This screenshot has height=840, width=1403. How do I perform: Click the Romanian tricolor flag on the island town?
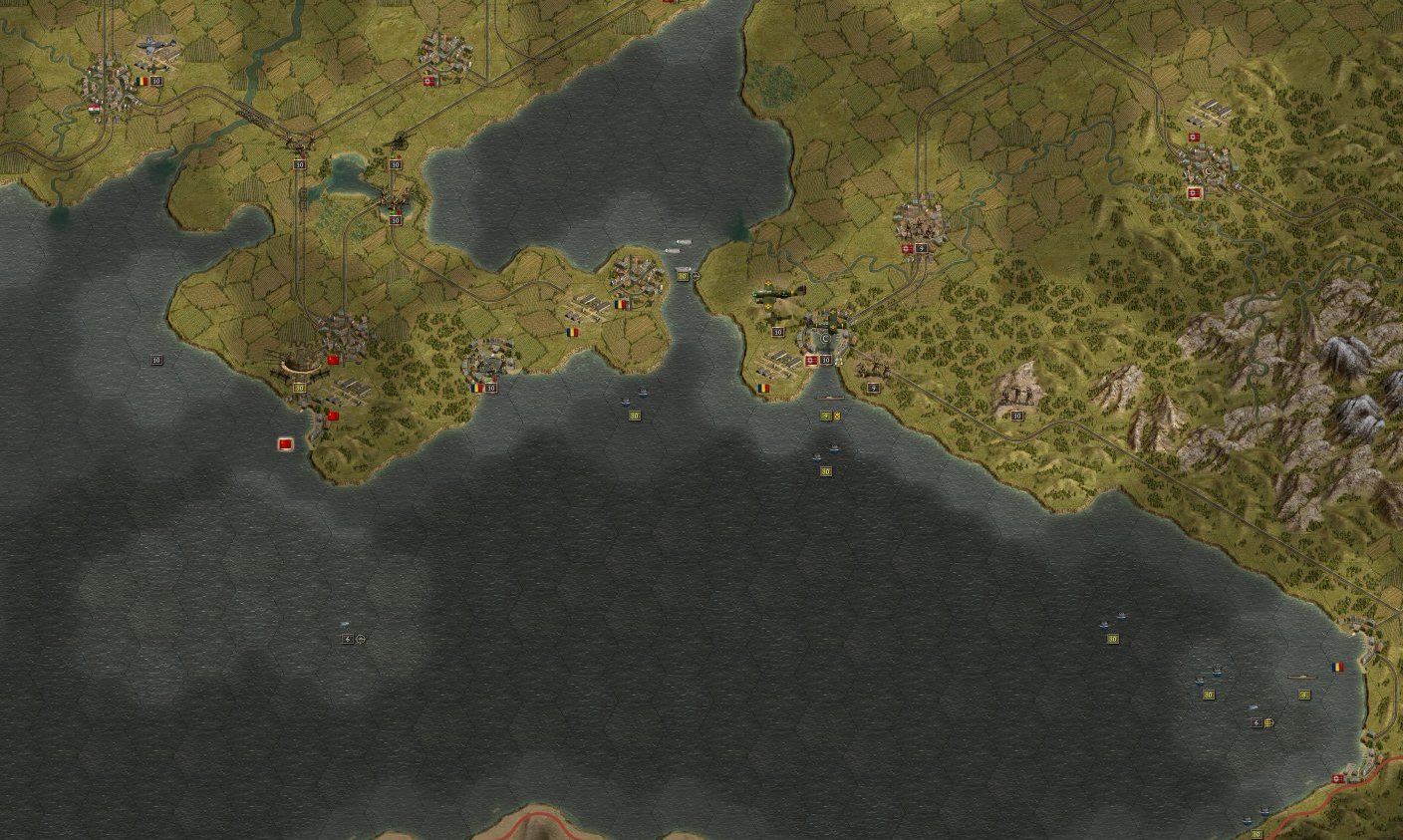[620, 305]
